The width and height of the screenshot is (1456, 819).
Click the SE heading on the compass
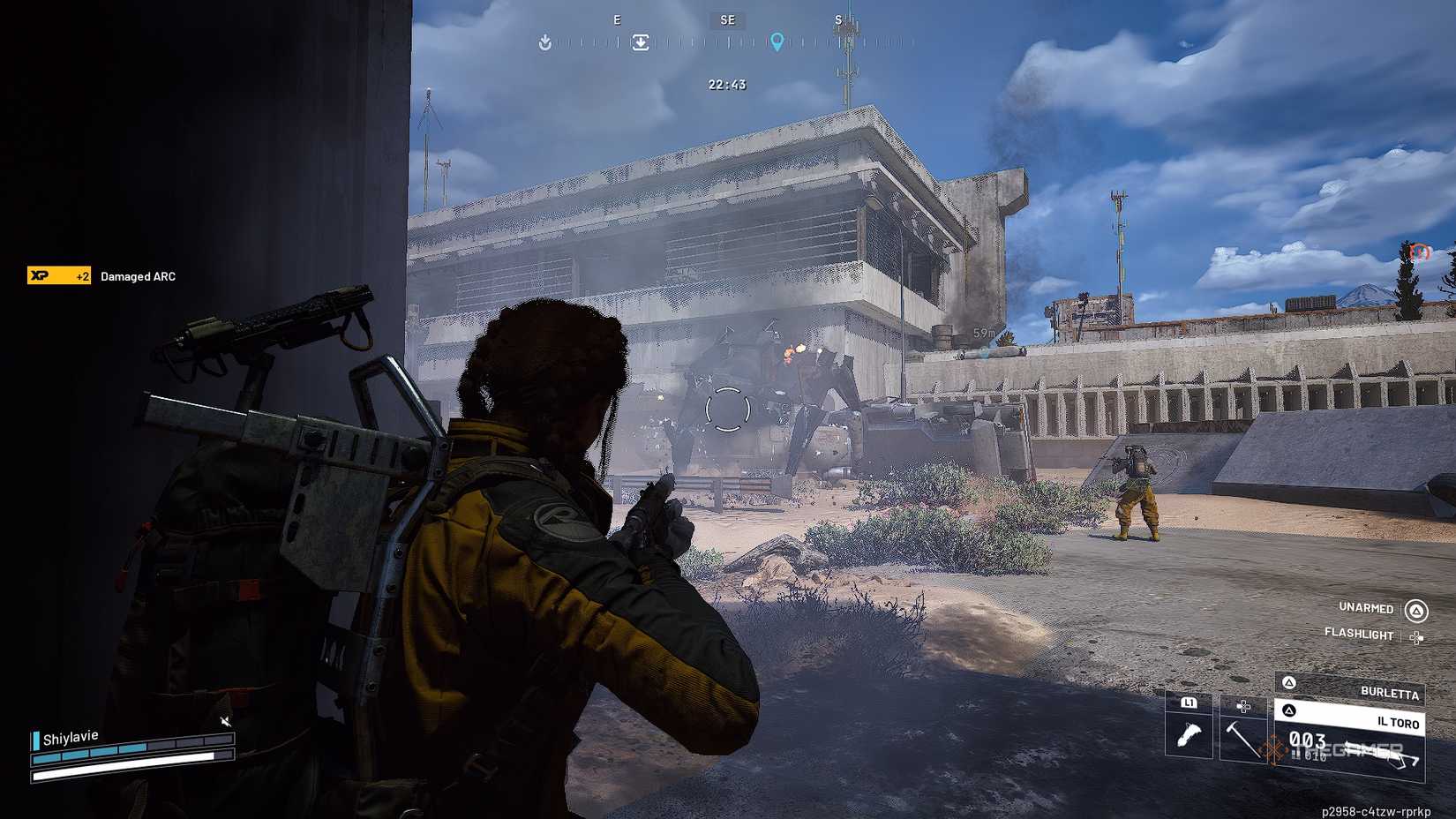click(726, 20)
